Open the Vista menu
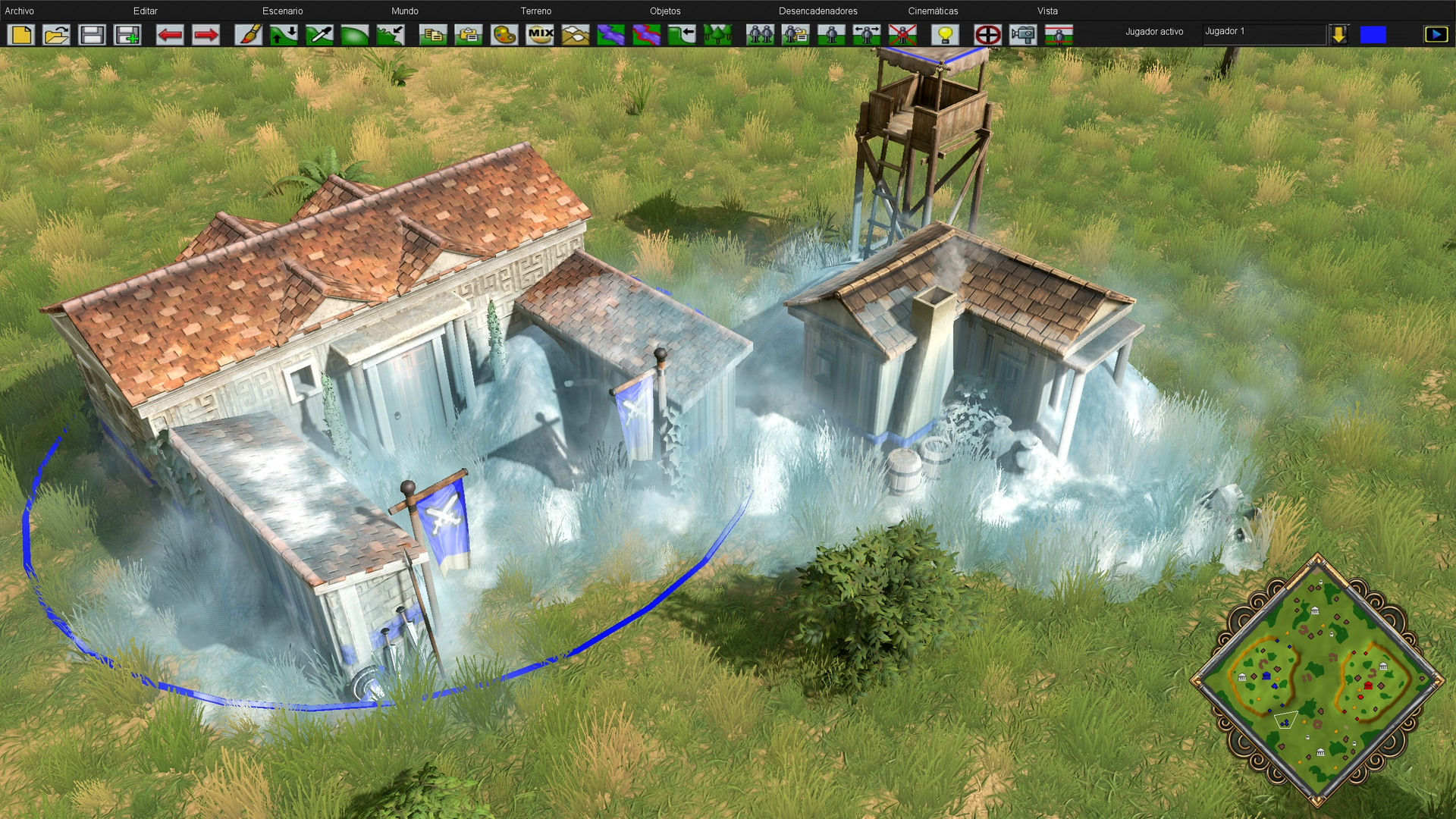 (1047, 11)
